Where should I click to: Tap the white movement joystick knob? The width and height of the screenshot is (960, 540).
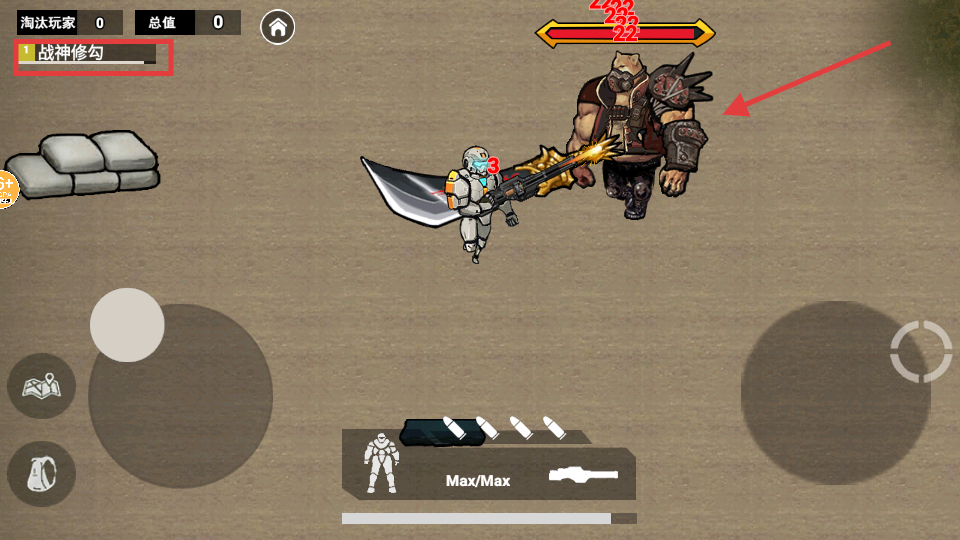(x=127, y=325)
